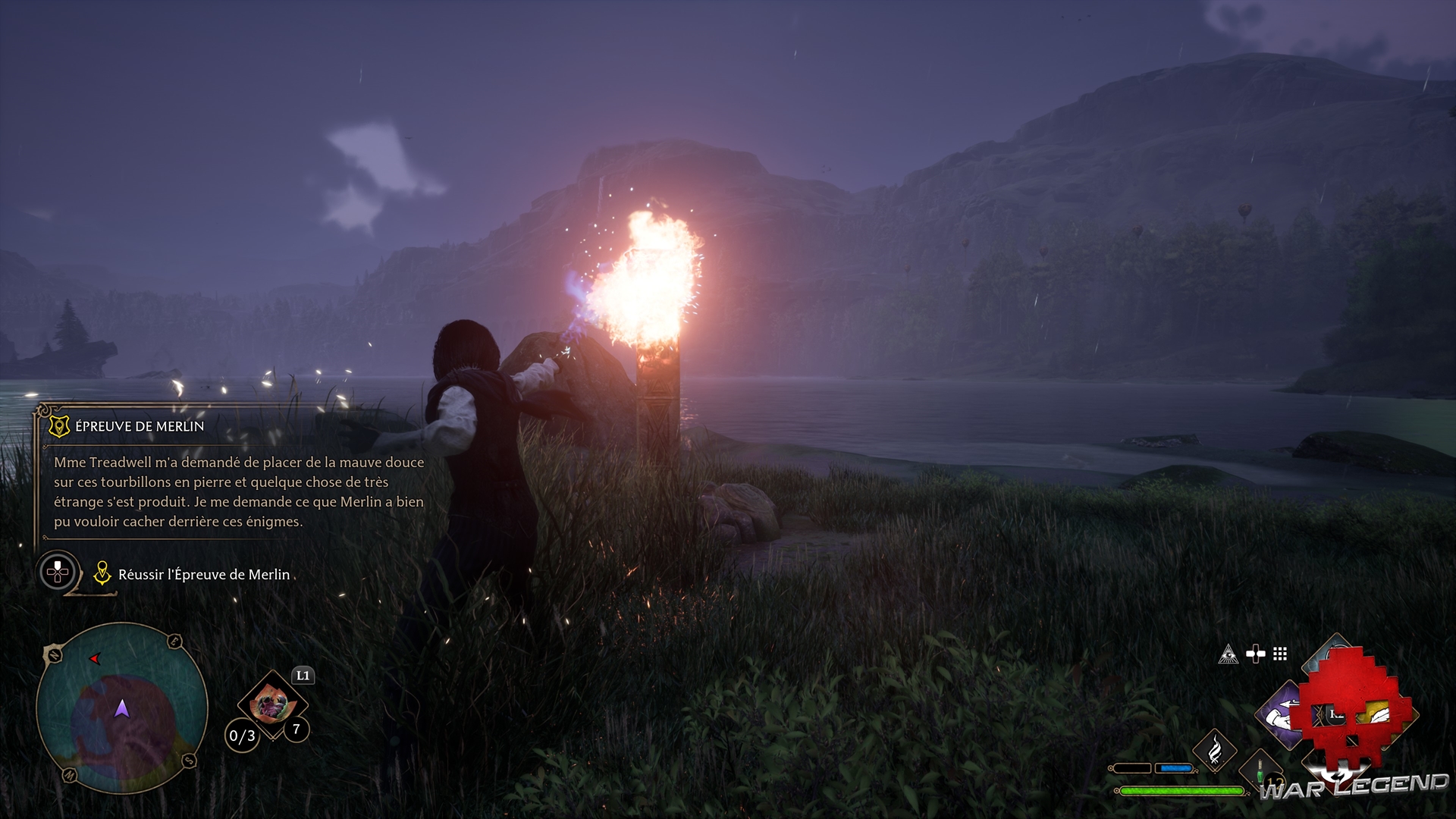Activate the white flame ancient magic icon
Screen dimensions: 1456x819
click(x=1215, y=750)
